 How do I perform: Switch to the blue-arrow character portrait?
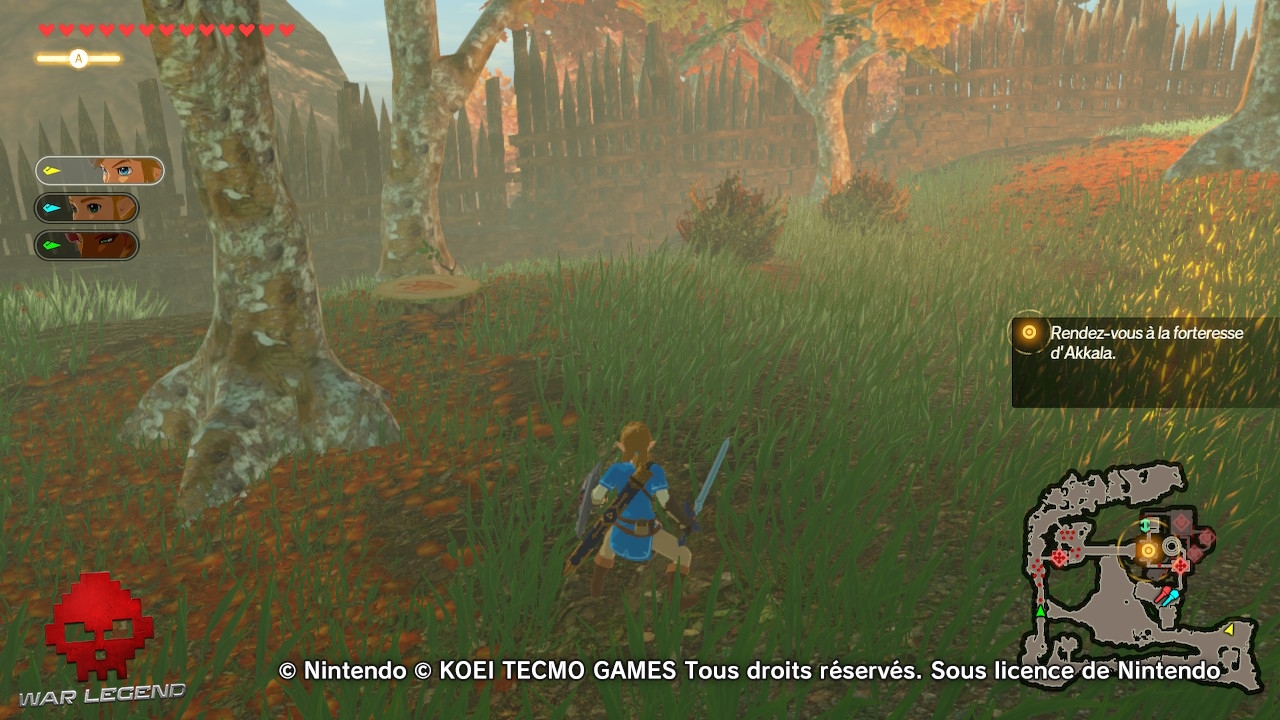pos(97,207)
